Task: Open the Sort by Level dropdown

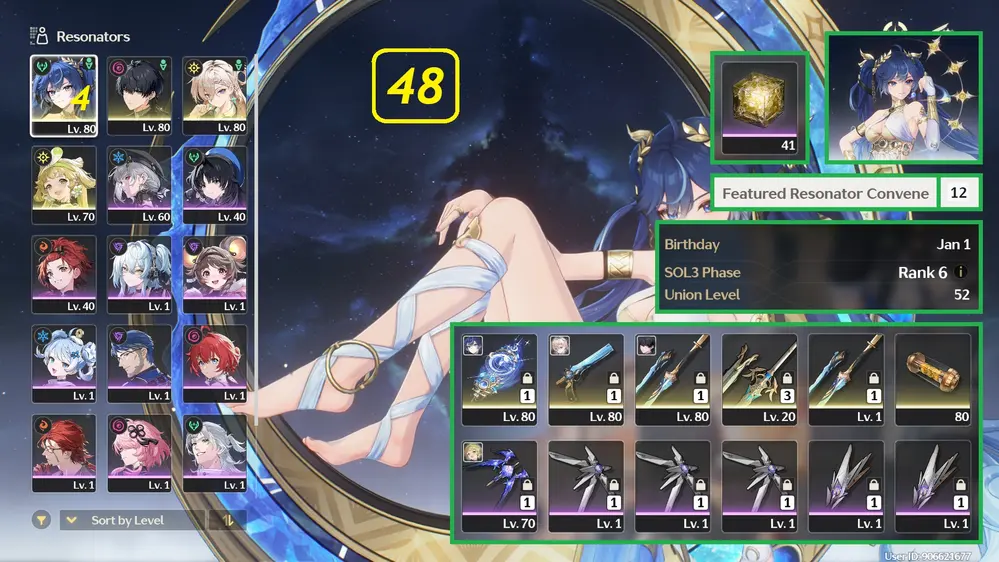Action: (x=130, y=520)
